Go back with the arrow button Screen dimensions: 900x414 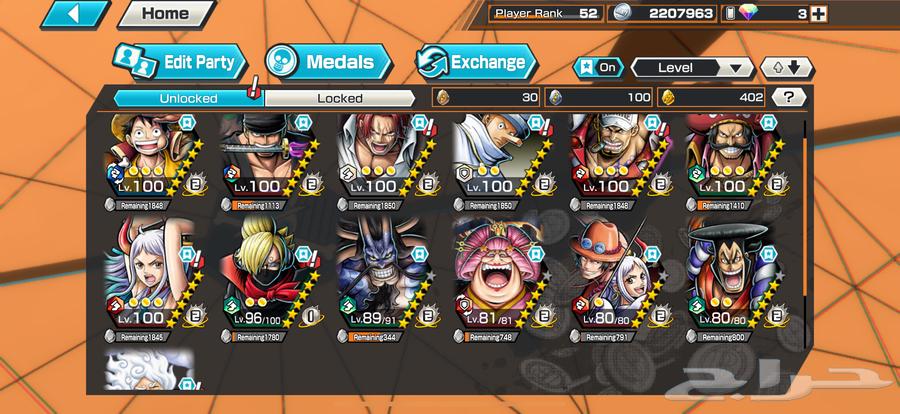(x=77, y=15)
